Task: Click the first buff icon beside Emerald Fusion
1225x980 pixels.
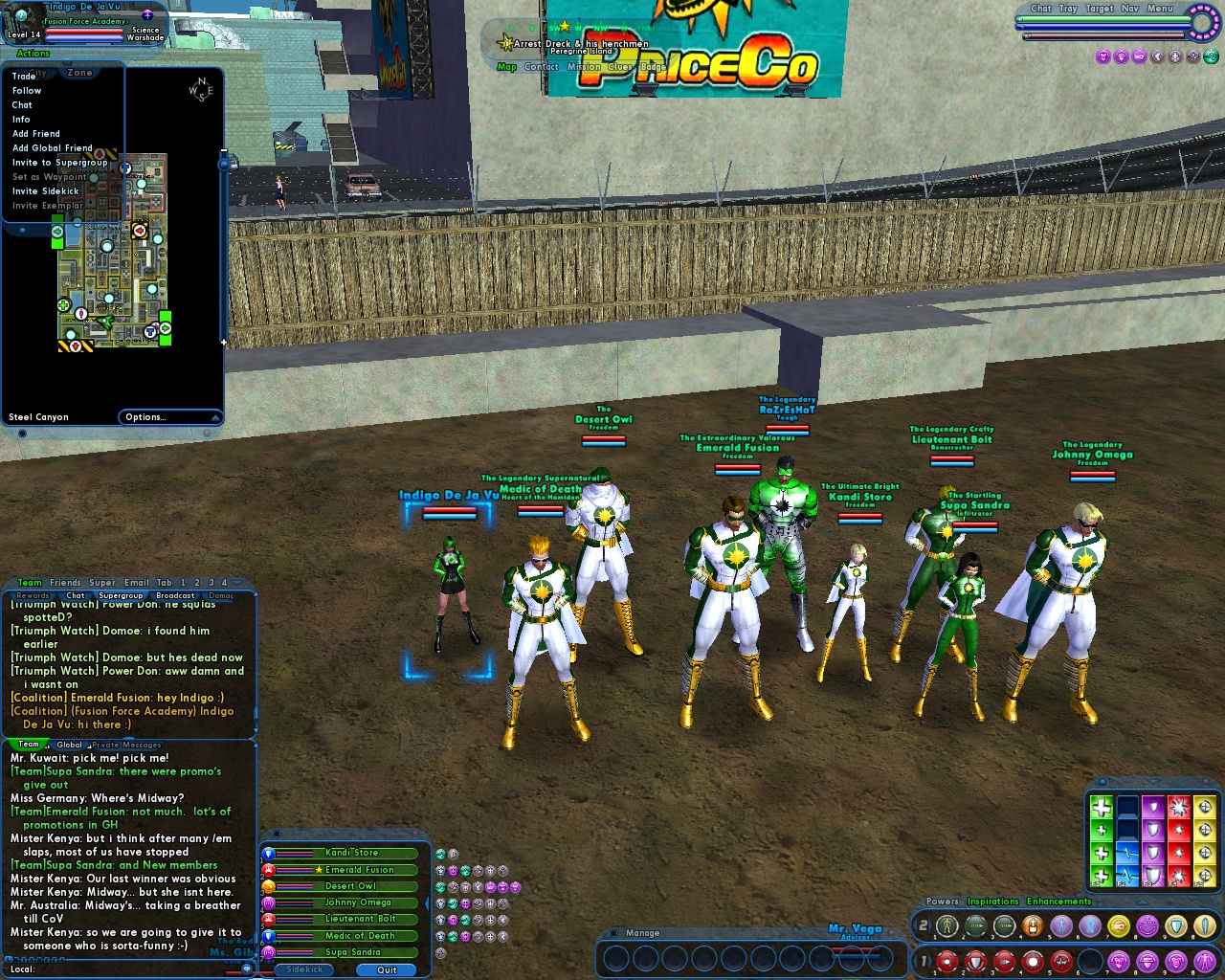Action: (440, 871)
